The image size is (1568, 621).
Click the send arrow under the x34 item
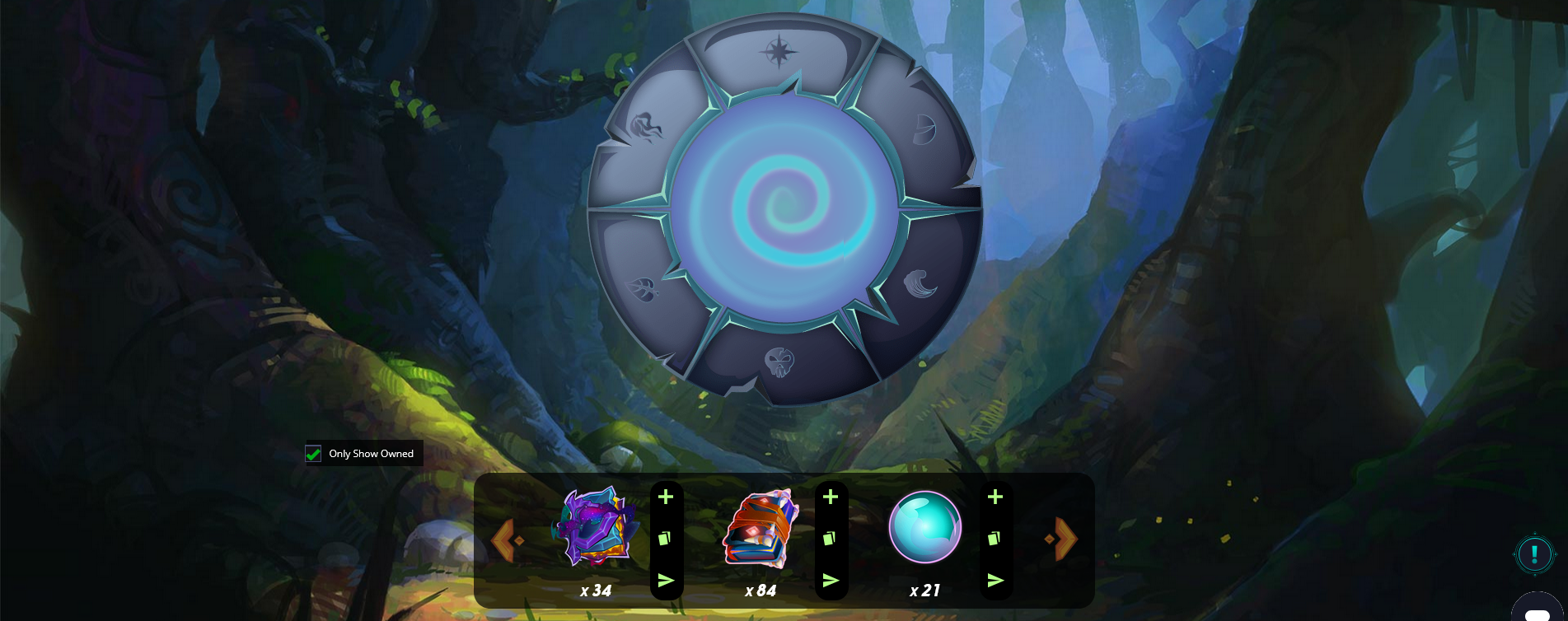coord(667,580)
